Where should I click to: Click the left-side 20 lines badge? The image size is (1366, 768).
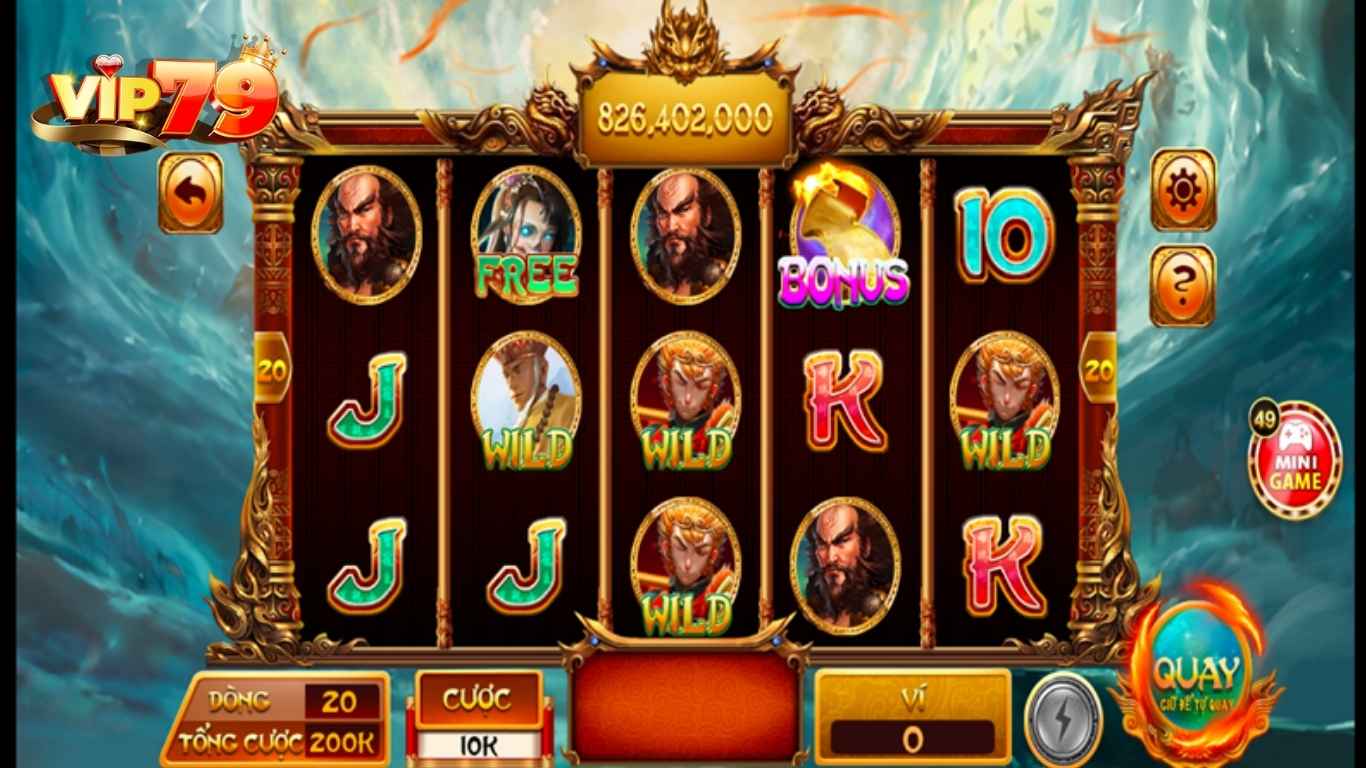point(270,369)
